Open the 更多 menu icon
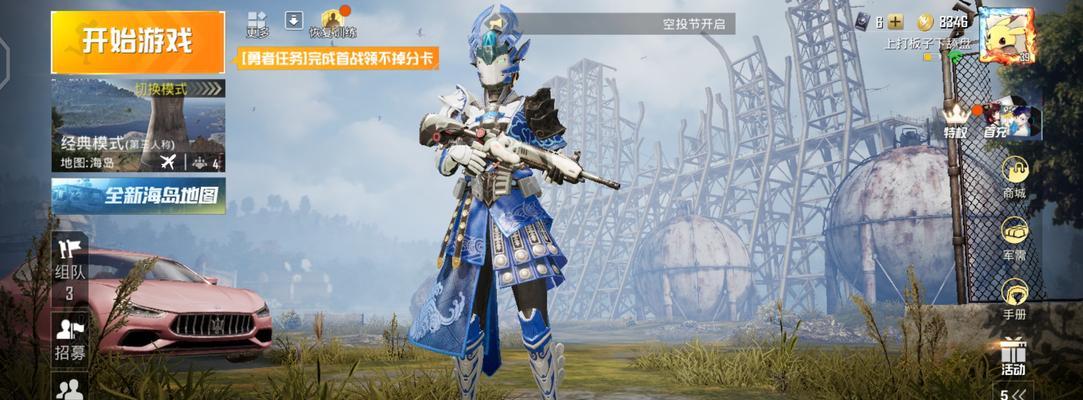Screen dimensions: 1083x400 (x=258, y=24)
